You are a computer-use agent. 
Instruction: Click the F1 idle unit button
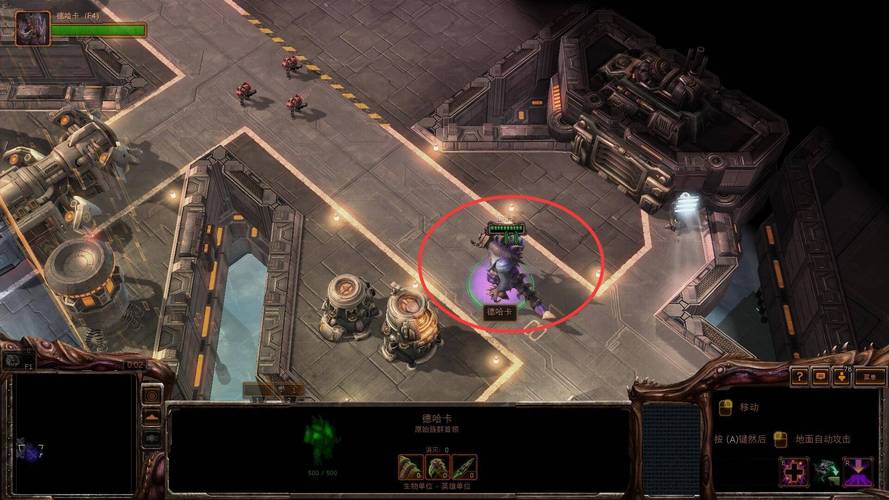[14, 359]
